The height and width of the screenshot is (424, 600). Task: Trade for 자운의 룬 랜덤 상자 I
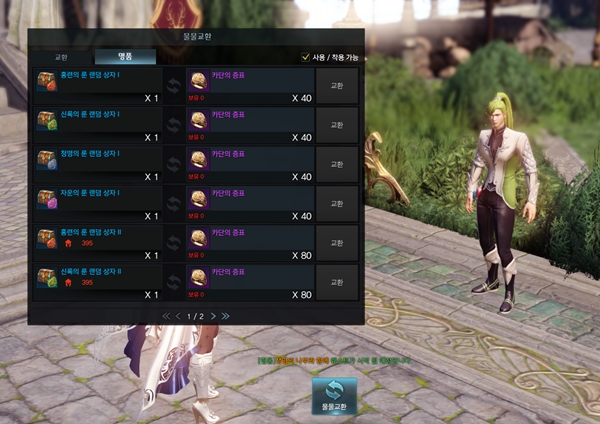coord(336,202)
